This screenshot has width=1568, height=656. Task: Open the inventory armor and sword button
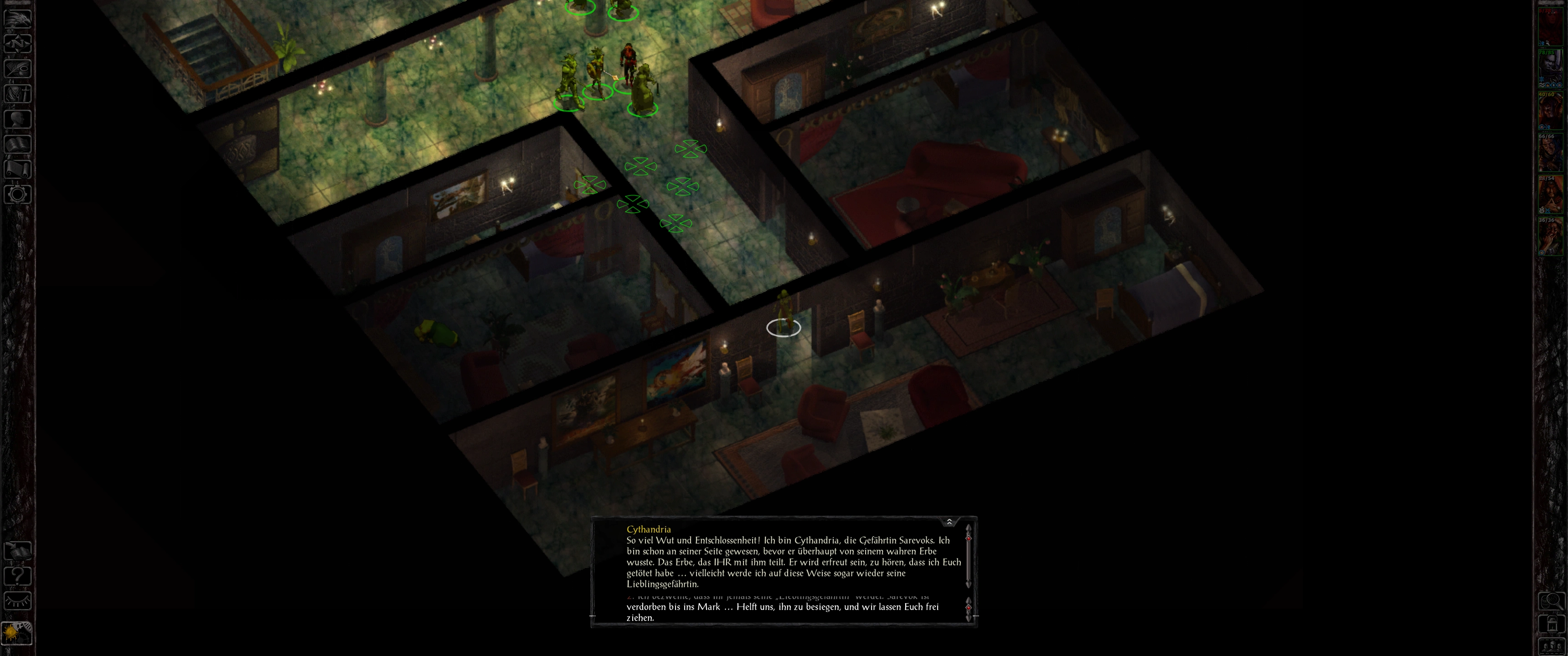point(18,93)
